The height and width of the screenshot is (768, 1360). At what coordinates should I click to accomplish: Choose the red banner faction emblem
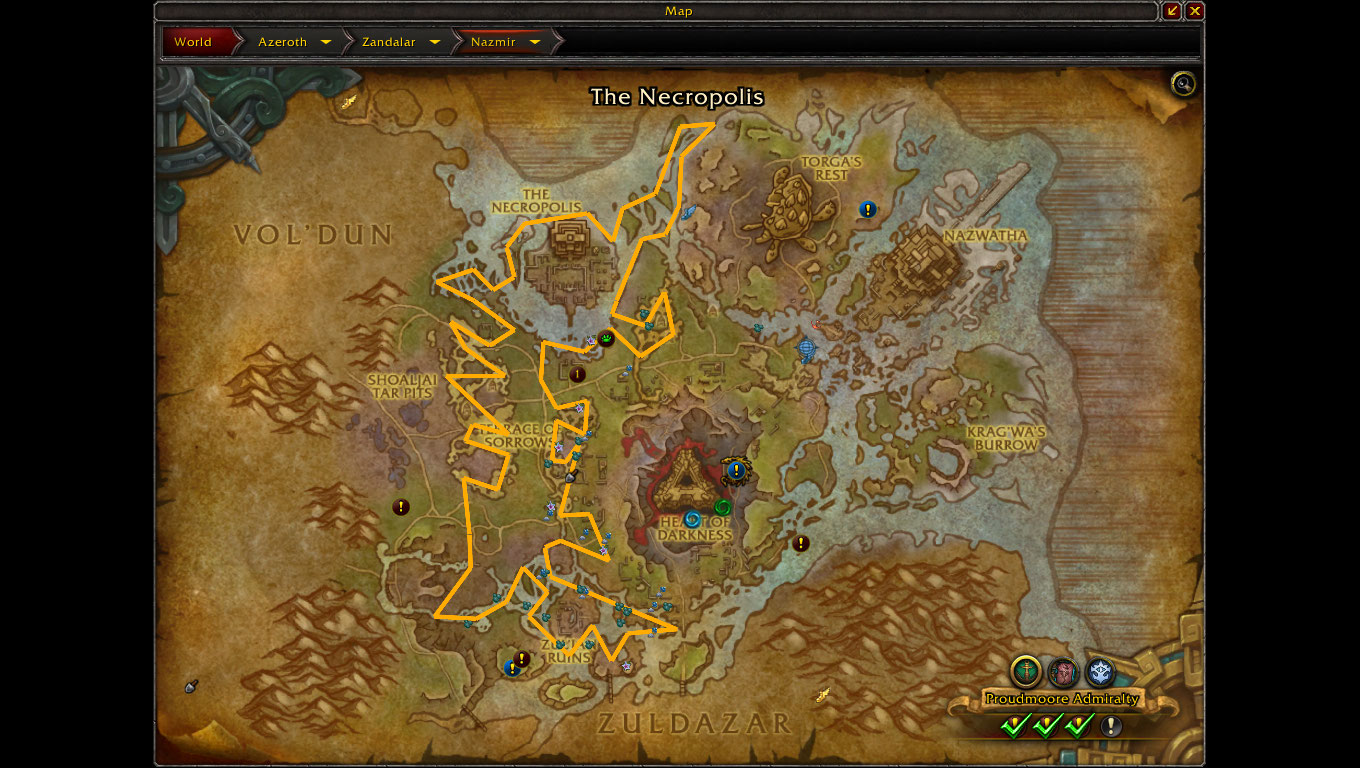(x=1063, y=672)
